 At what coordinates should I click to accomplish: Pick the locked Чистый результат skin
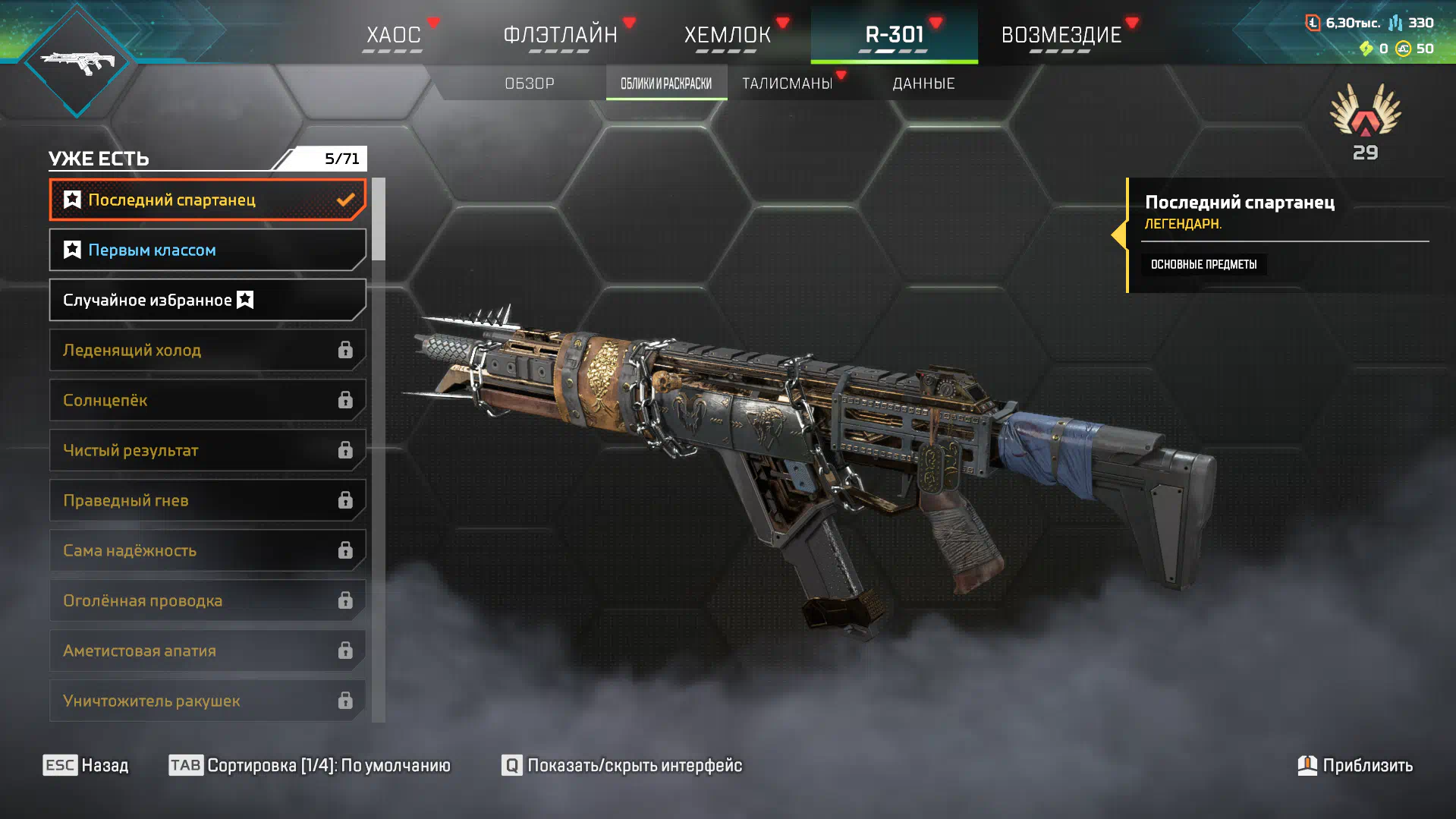pyautogui.click(x=207, y=450)
